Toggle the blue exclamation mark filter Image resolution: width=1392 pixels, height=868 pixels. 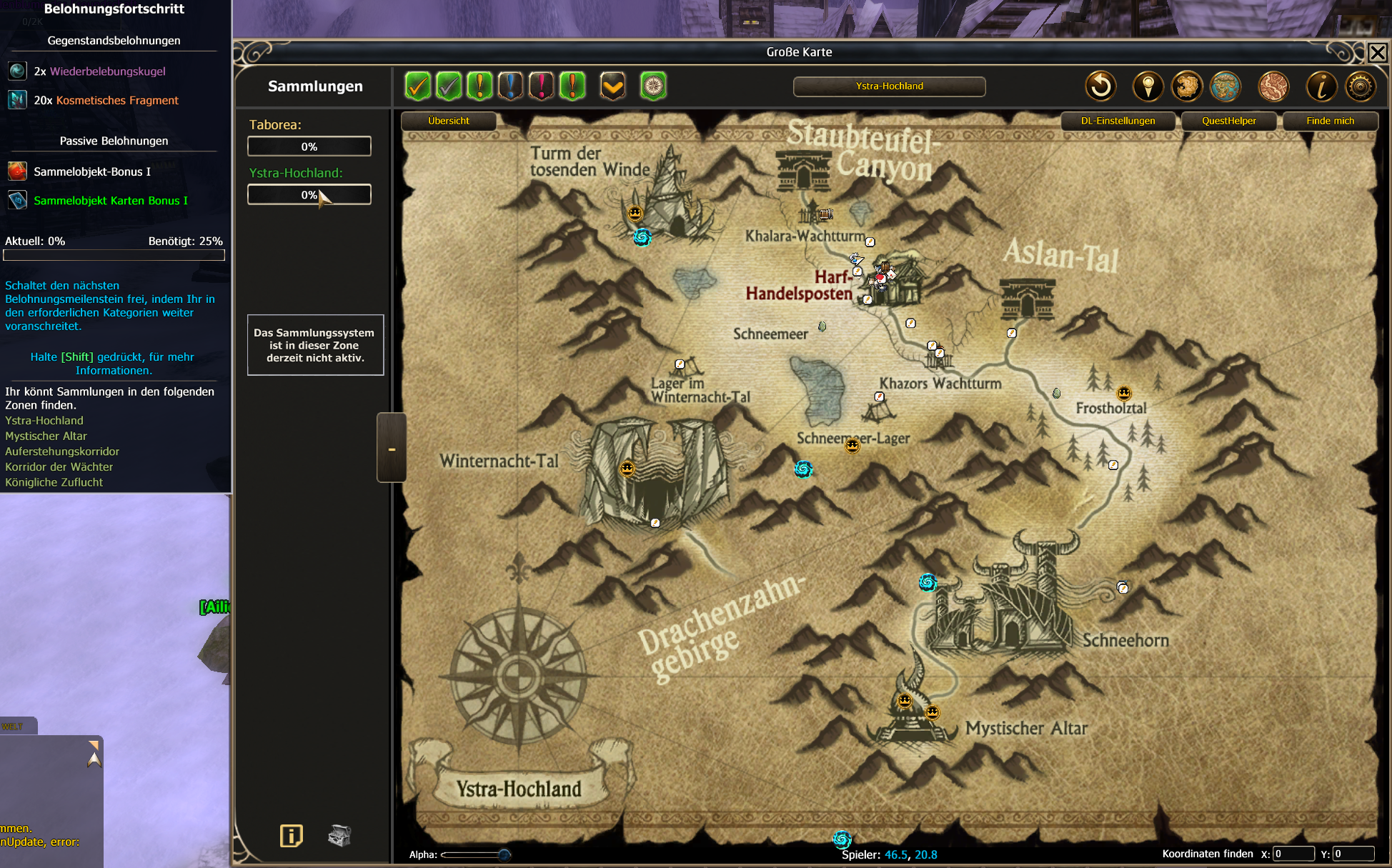tap(510, 86)
